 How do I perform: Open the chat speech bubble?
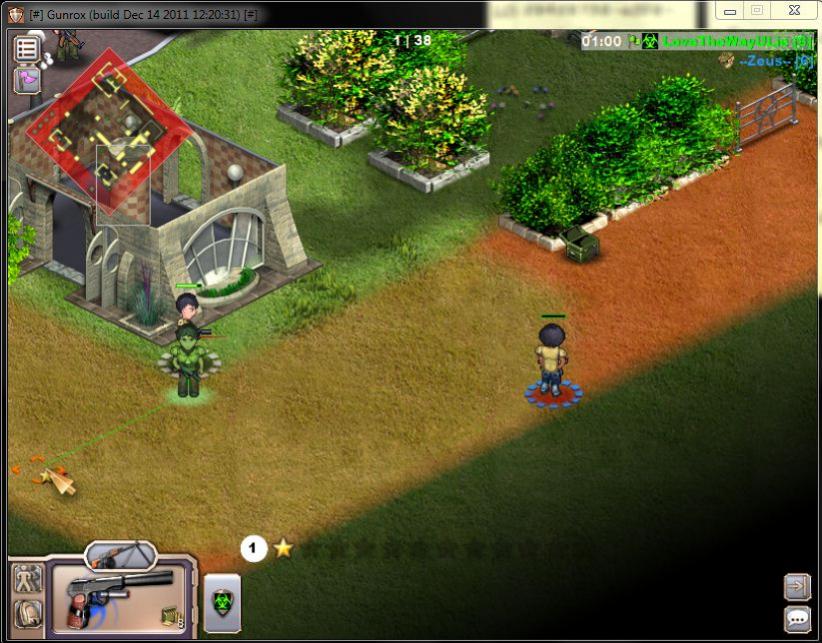point(797,619)
